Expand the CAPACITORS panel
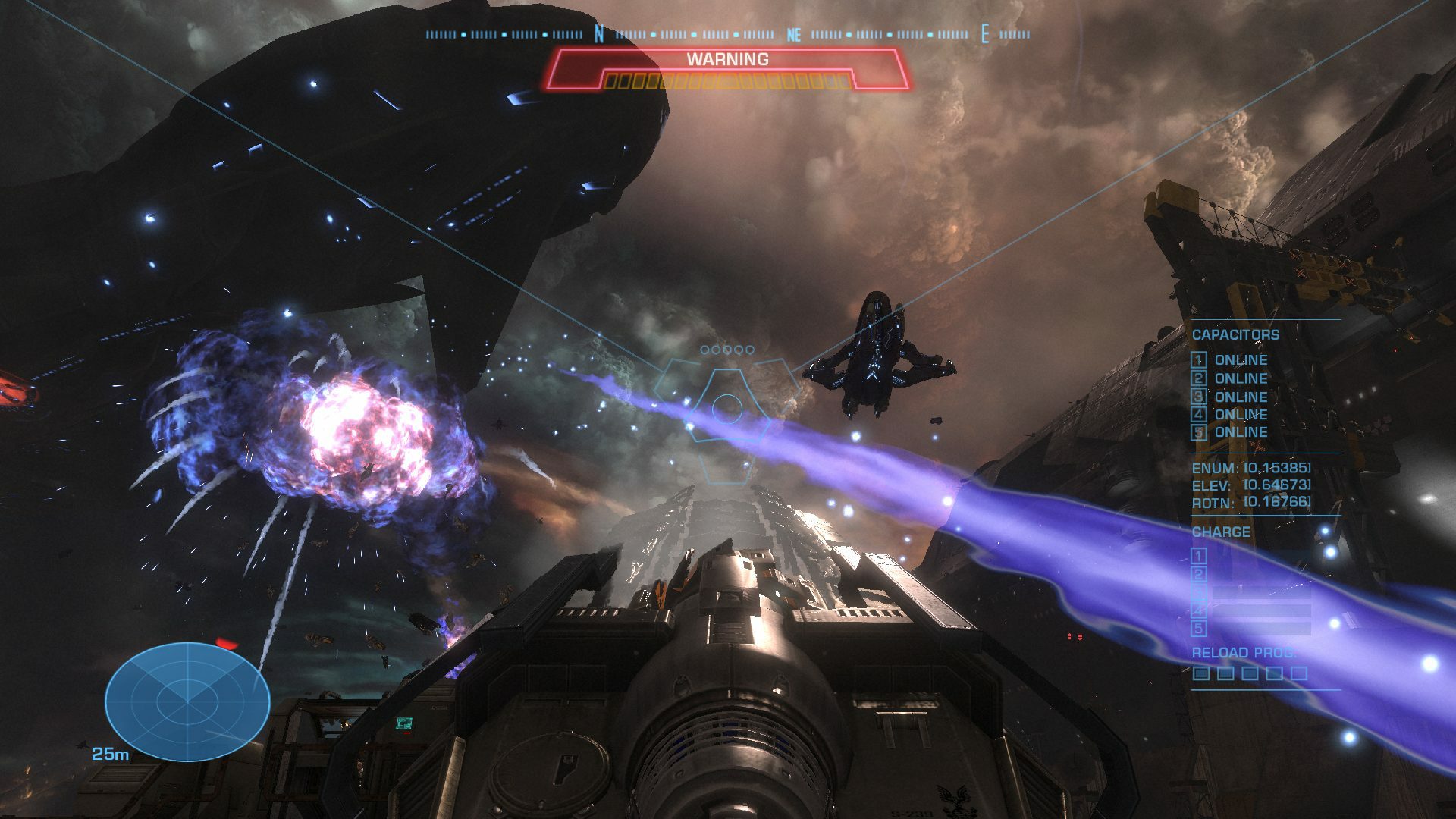 [x=1237, y=334]
